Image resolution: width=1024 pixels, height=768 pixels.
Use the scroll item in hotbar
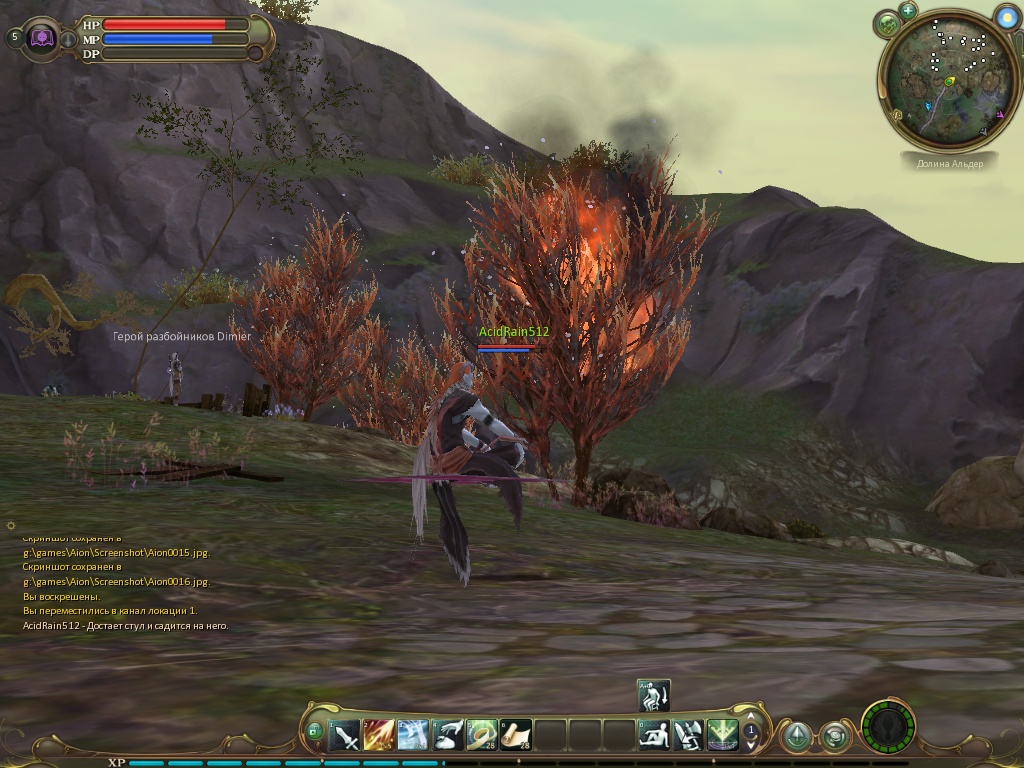coord(516,736)
